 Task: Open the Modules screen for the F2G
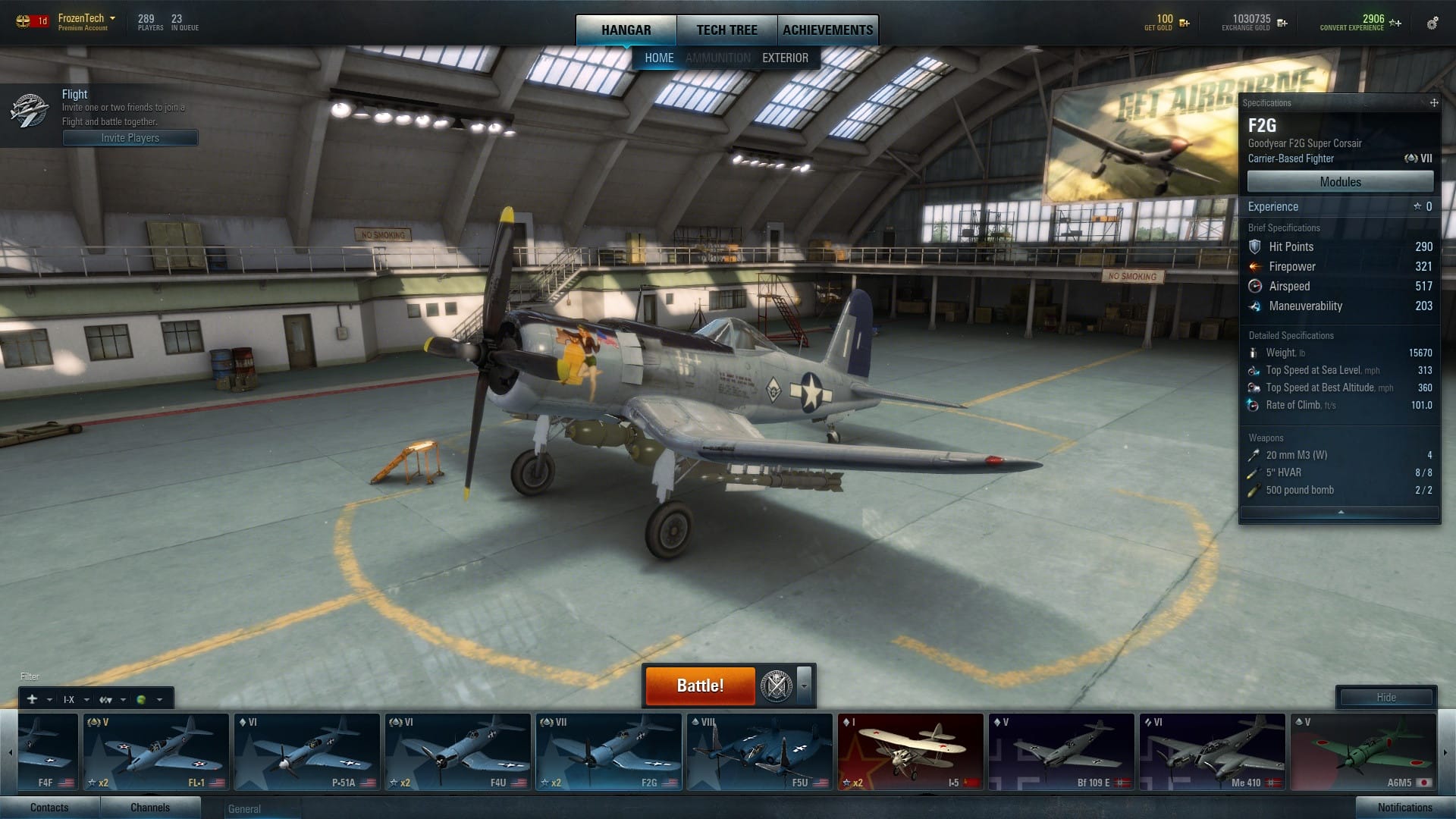coord(1340,182)
